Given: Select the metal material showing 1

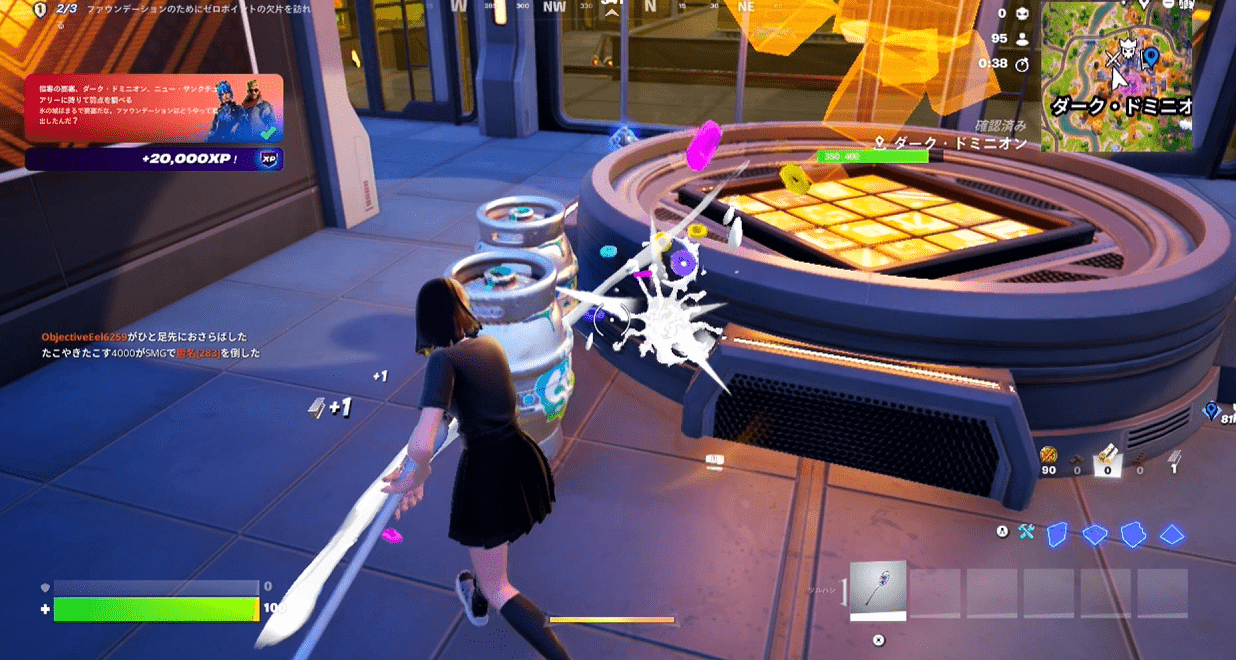Looking at the screenshot, I should click(1174, 460).
